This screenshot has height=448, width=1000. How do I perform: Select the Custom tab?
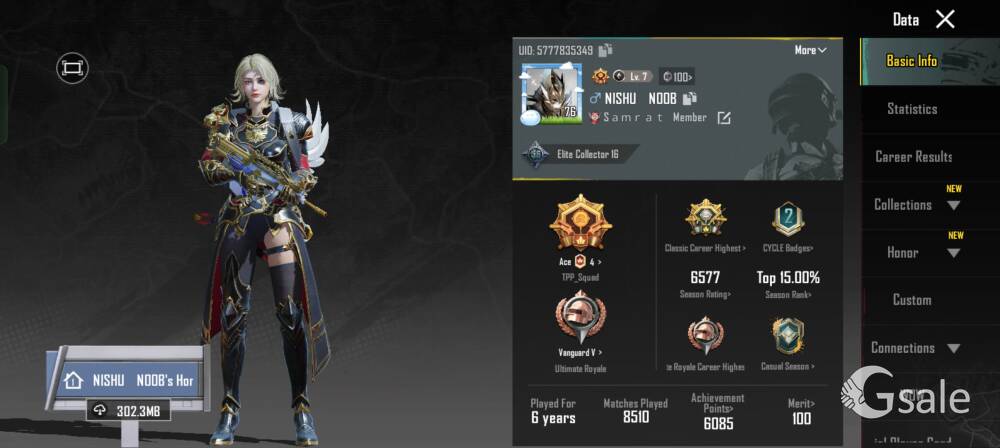[x=912, y=300]
